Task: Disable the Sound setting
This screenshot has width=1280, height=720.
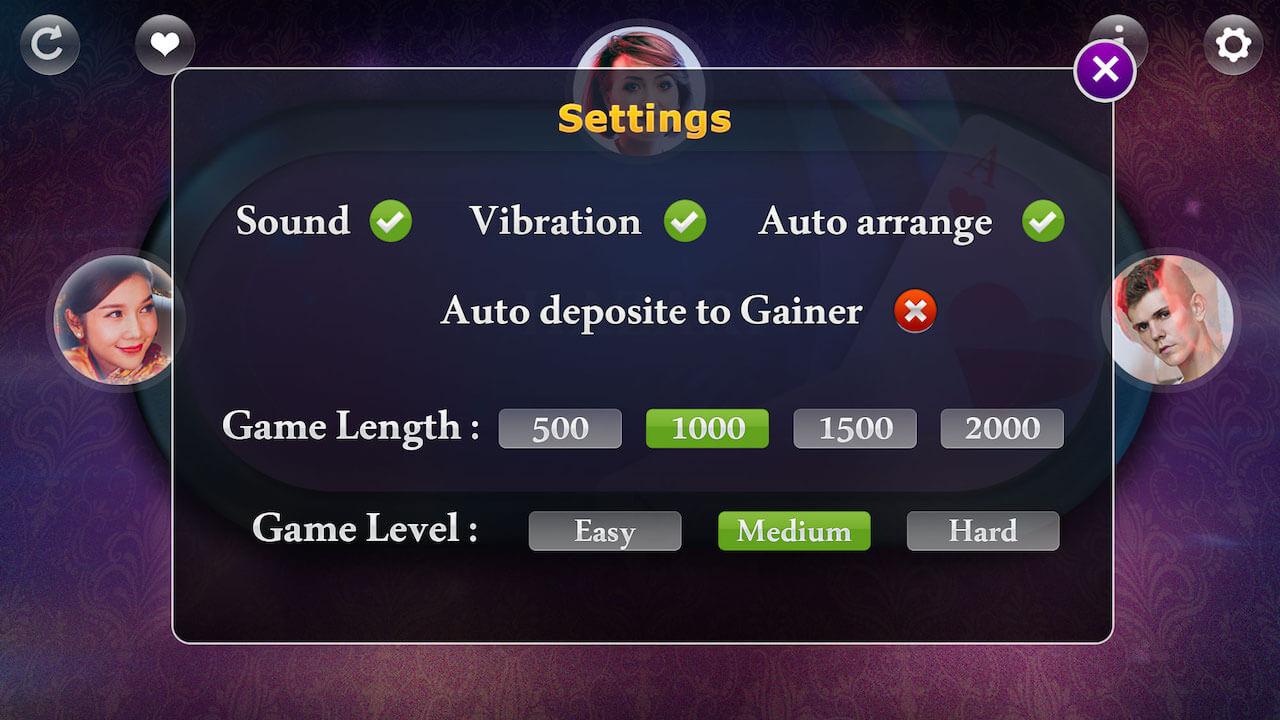Action: (390, 221)
